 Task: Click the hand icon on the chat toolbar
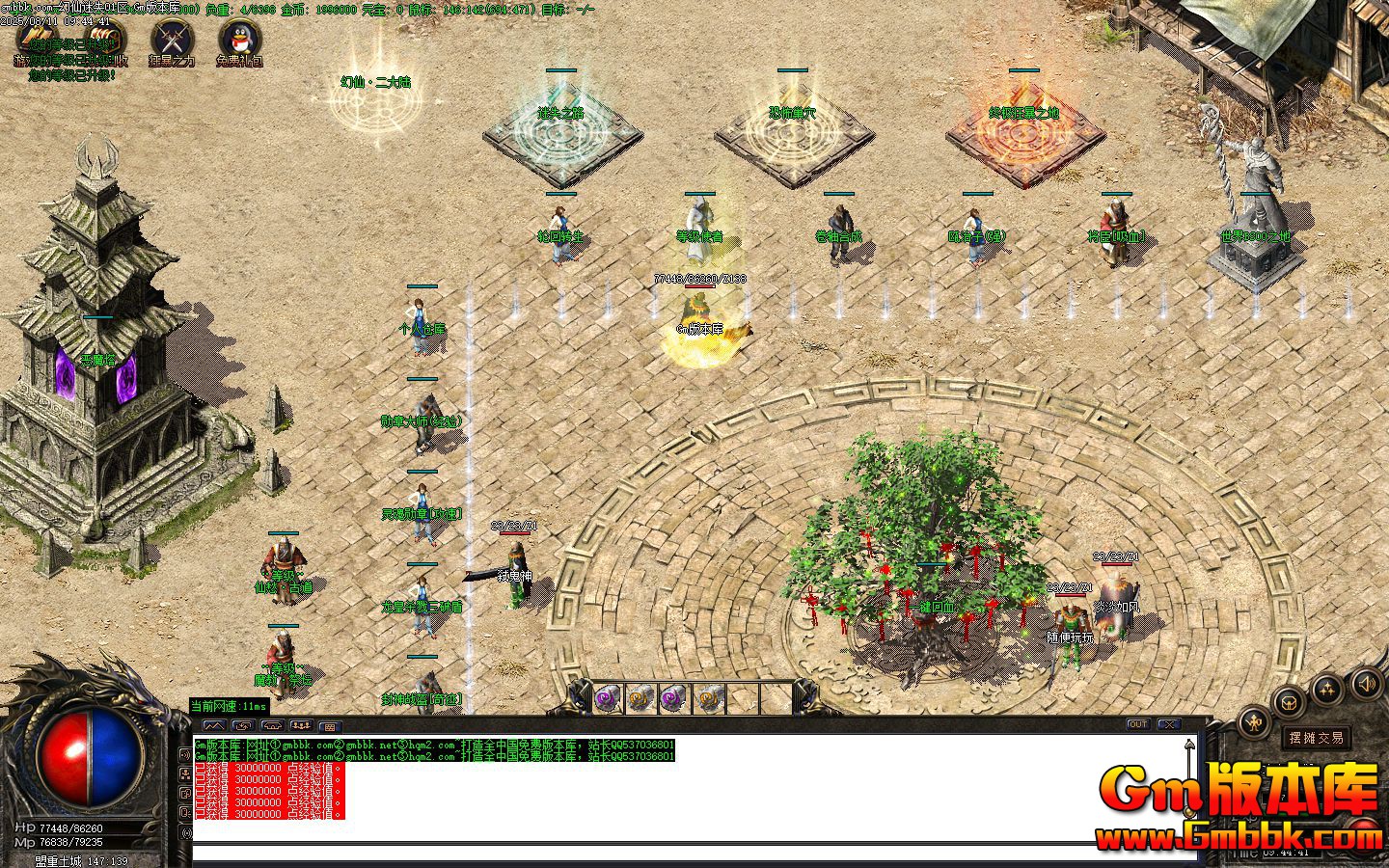pos(273,726)
